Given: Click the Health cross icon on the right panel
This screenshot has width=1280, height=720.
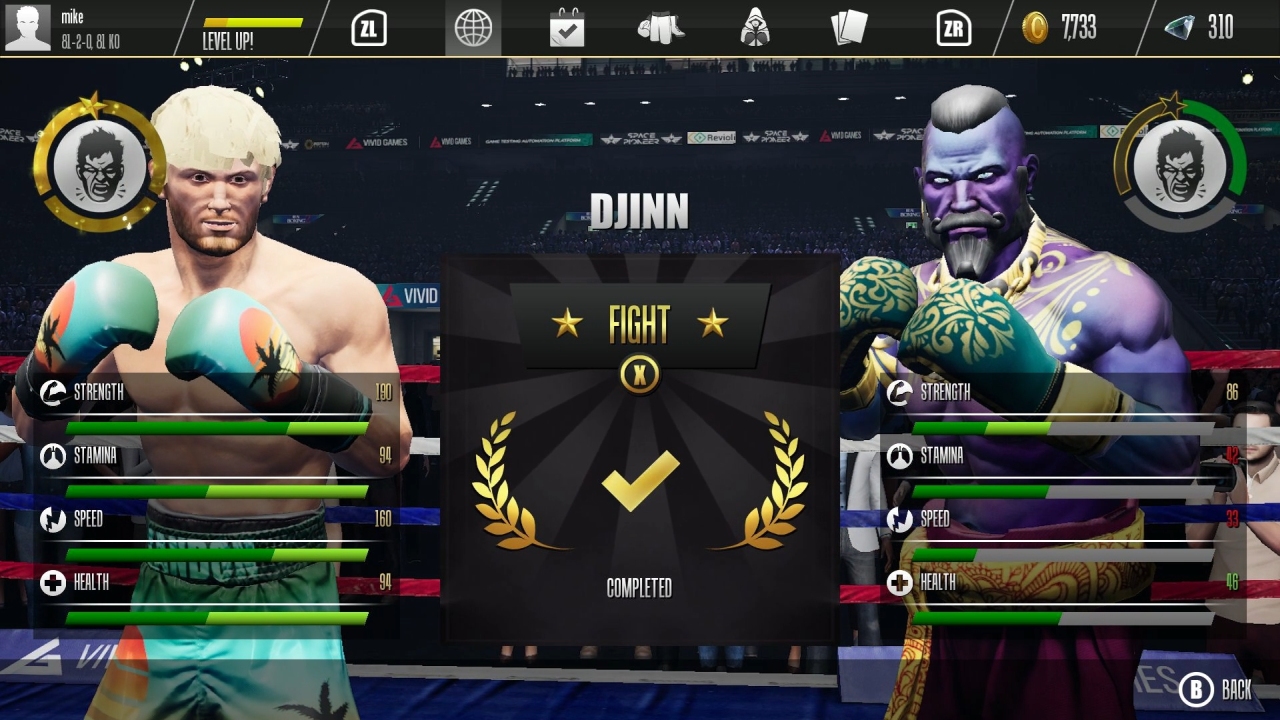Looking at the screenshot, I should coord(899,582).
